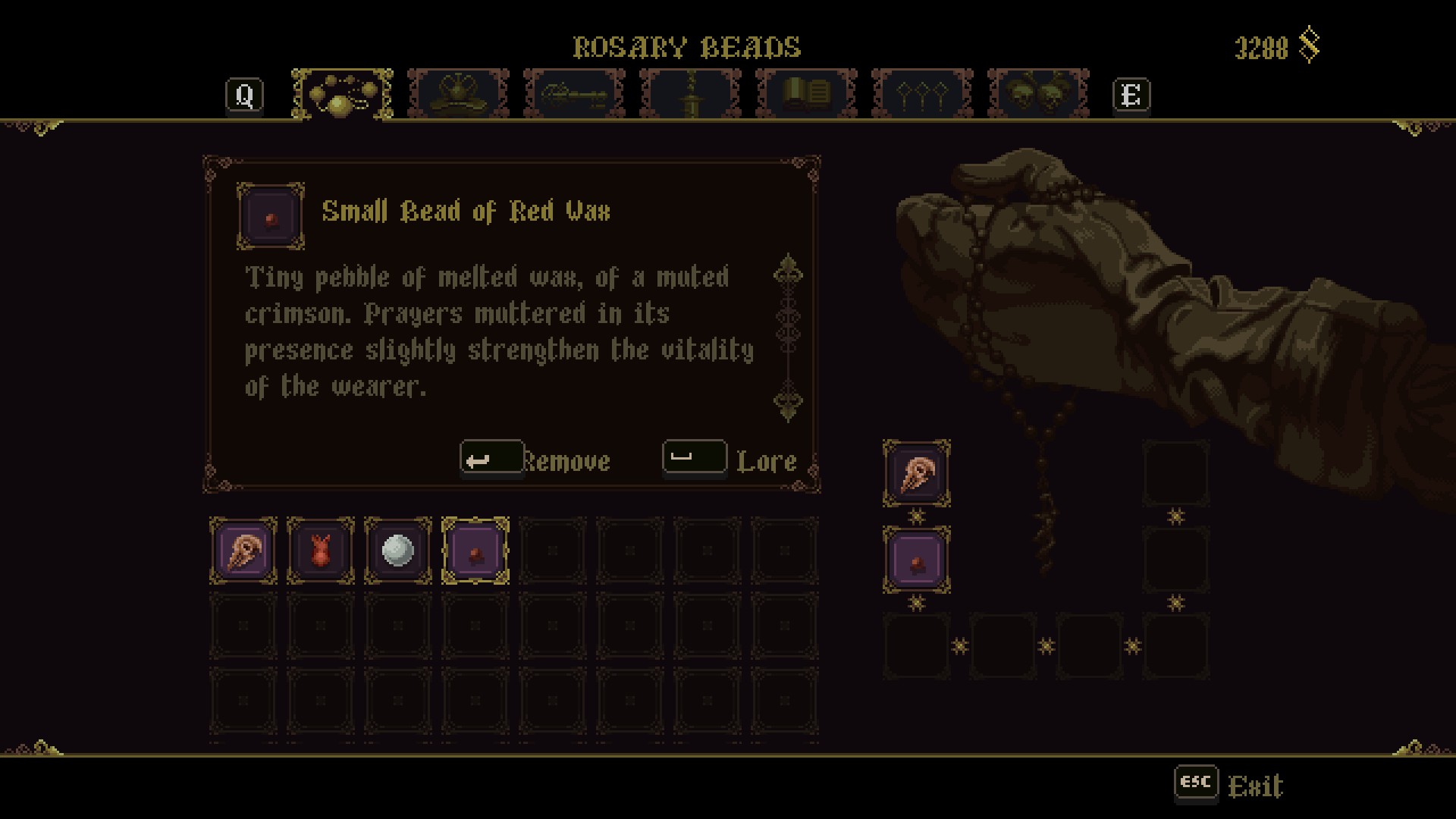Switch to the sword hilt tab
This screenshot has width=1456, height=819.
coord(690,95)
